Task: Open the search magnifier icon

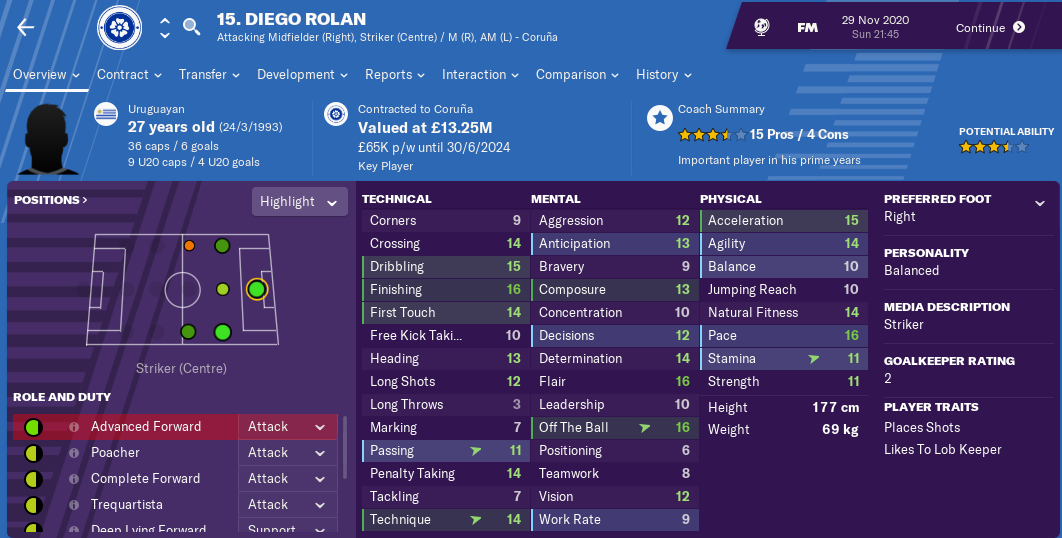Action: click(192, 27)
